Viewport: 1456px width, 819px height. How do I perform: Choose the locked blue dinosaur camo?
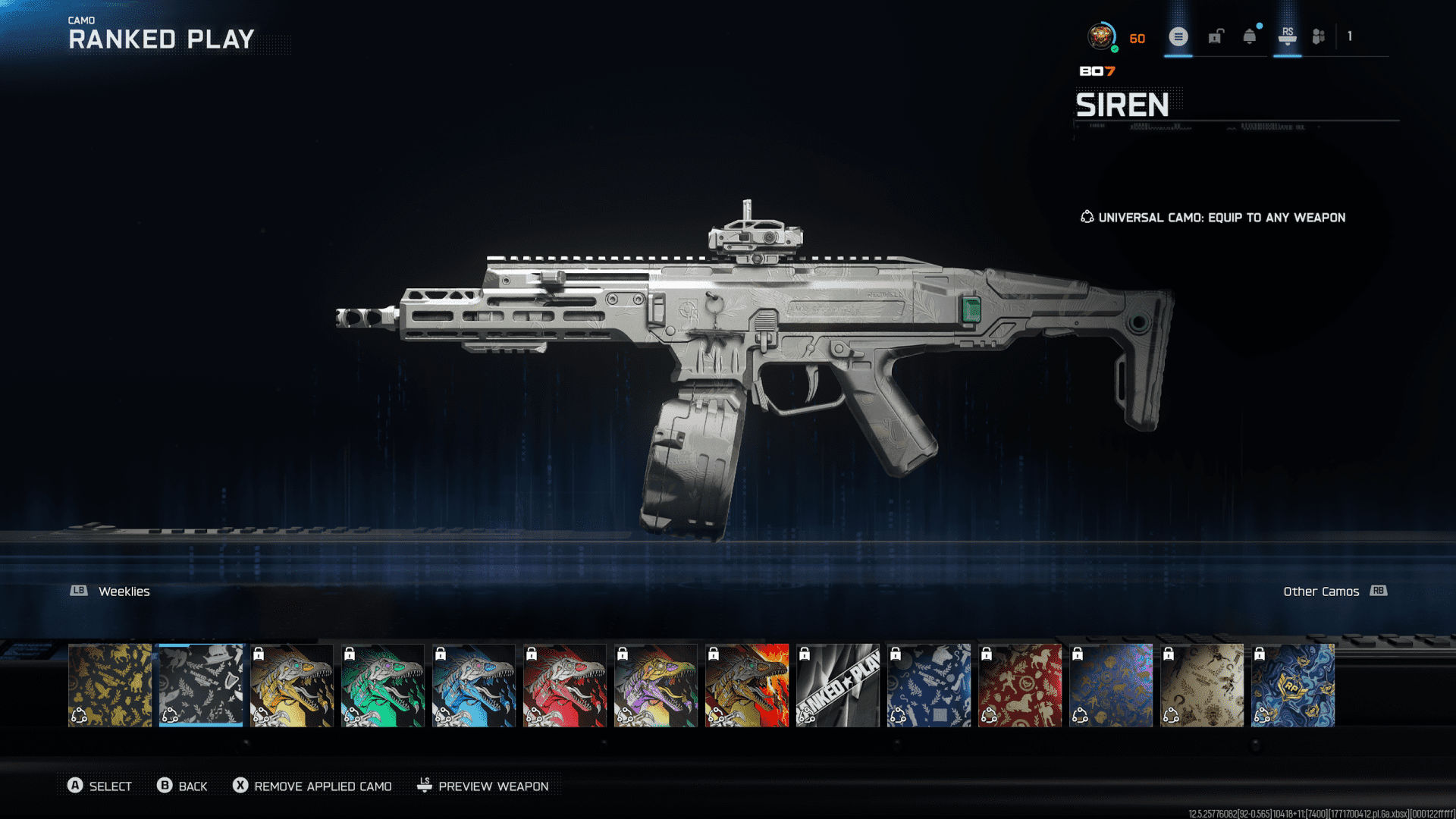pos(474,685)
